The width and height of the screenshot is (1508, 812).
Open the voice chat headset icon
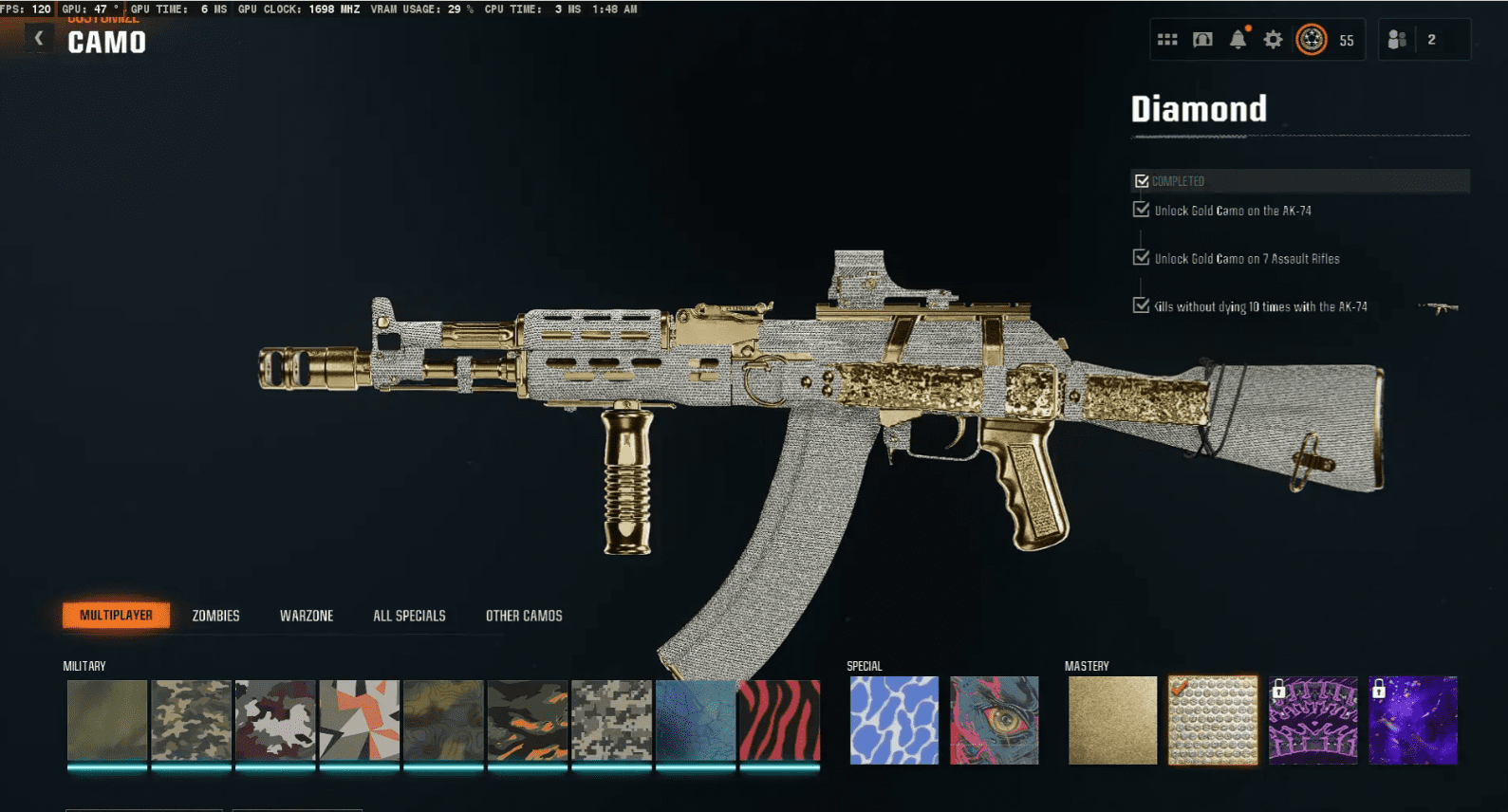1201,40
